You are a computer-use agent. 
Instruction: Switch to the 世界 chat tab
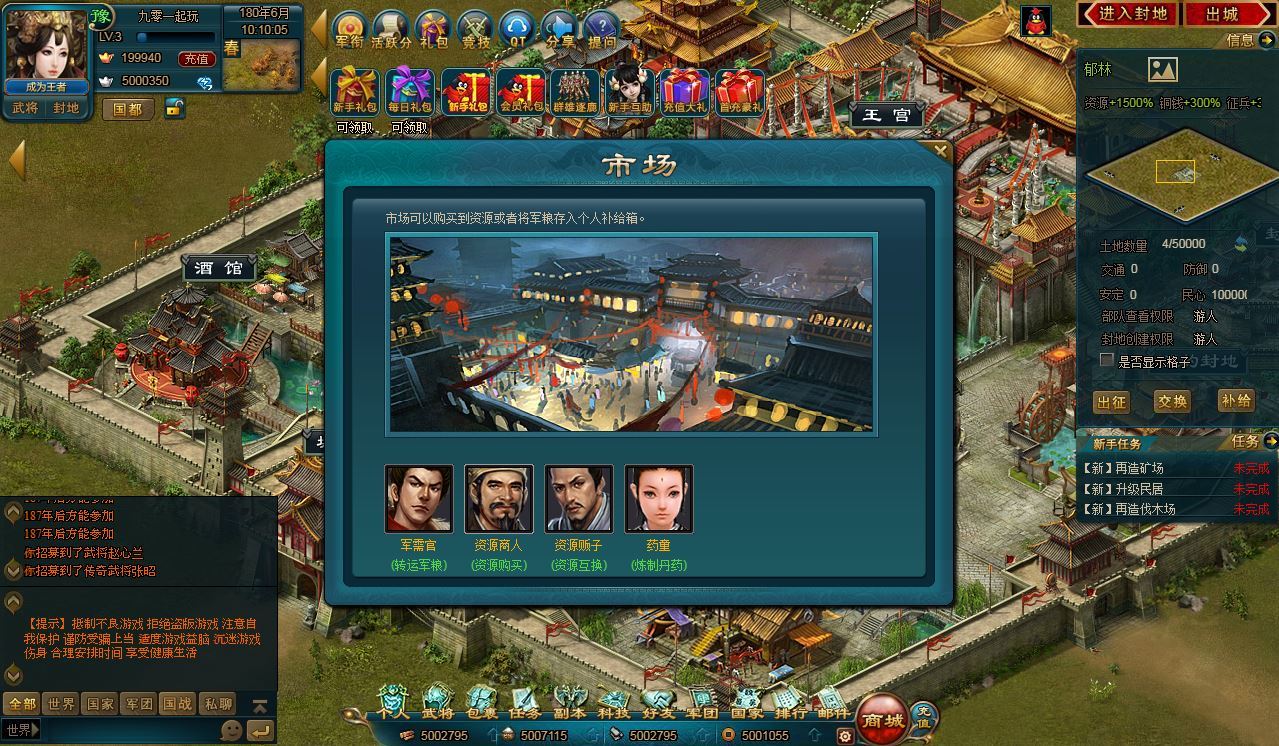[61, 704]
